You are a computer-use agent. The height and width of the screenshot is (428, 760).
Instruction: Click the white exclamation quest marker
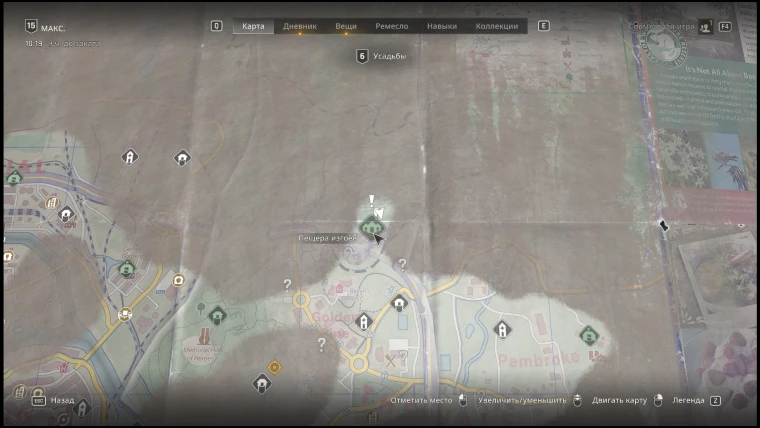[x=371, y=201]
